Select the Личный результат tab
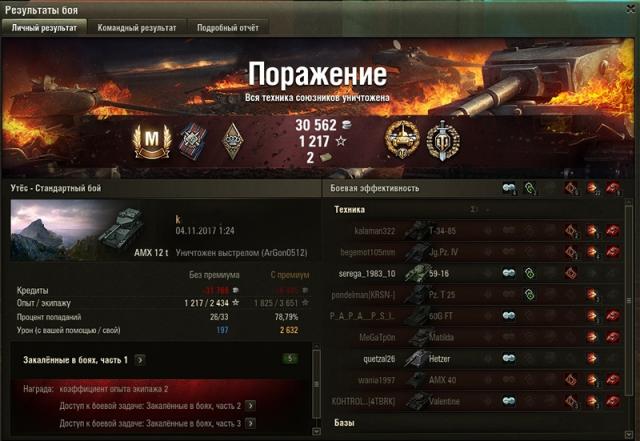This screenshot has width=640, height=441. (x=43, y=28)
